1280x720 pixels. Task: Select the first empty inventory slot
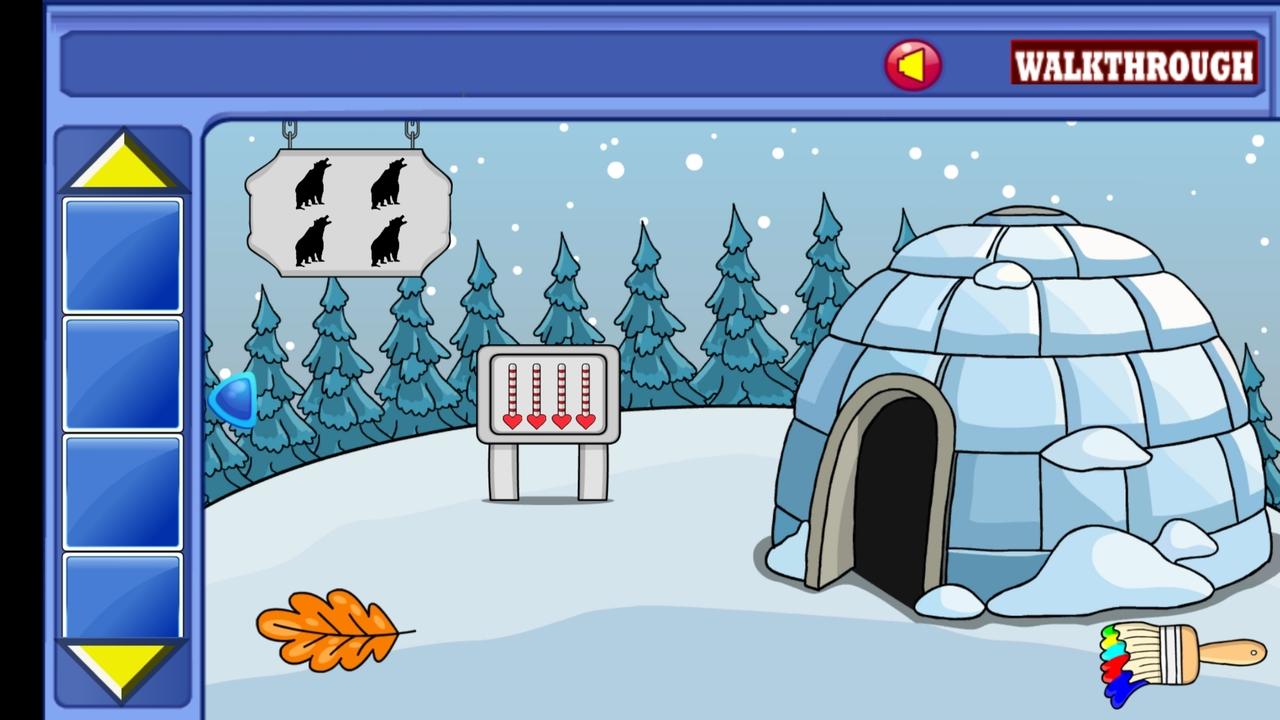click(x=122, y=254)
